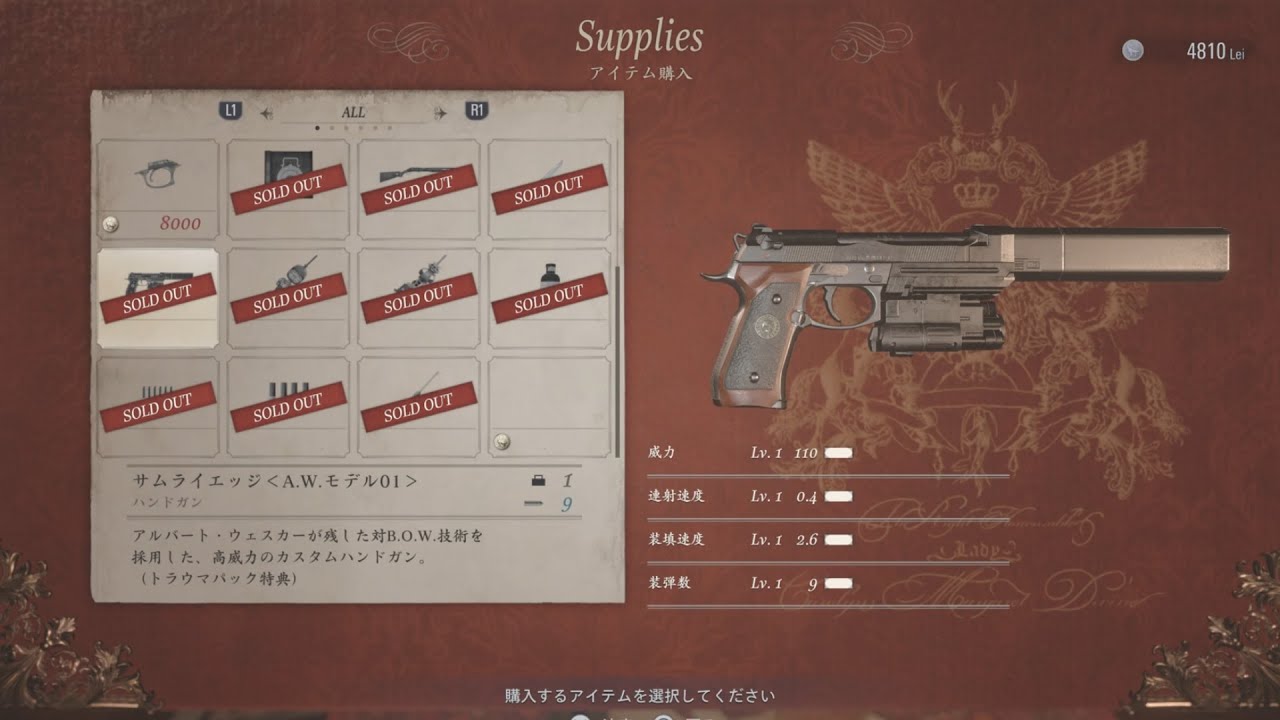Switch to the next category with the right arrow

click(440, 113)
